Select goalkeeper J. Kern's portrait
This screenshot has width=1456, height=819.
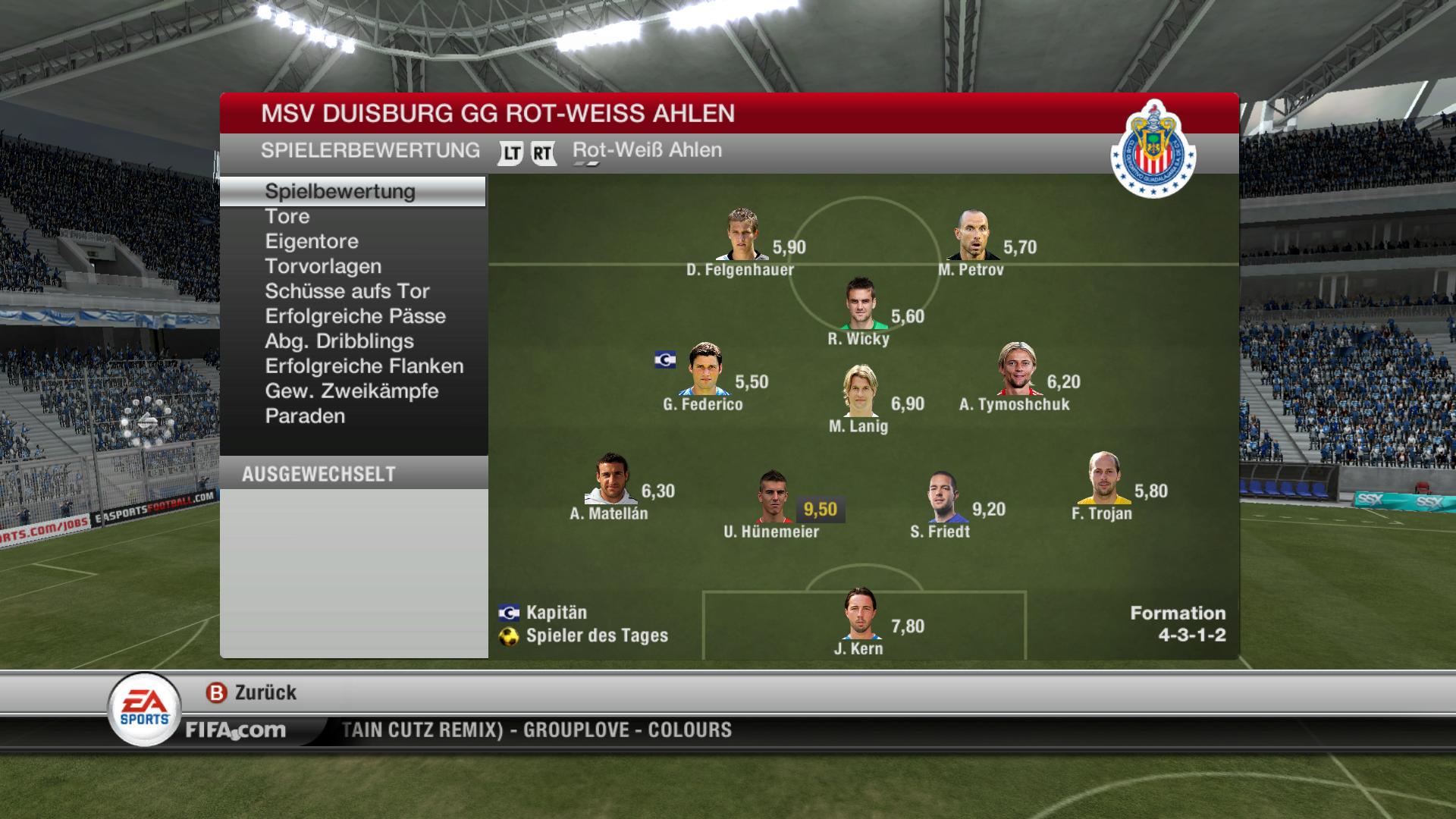(x=860, y=614)
